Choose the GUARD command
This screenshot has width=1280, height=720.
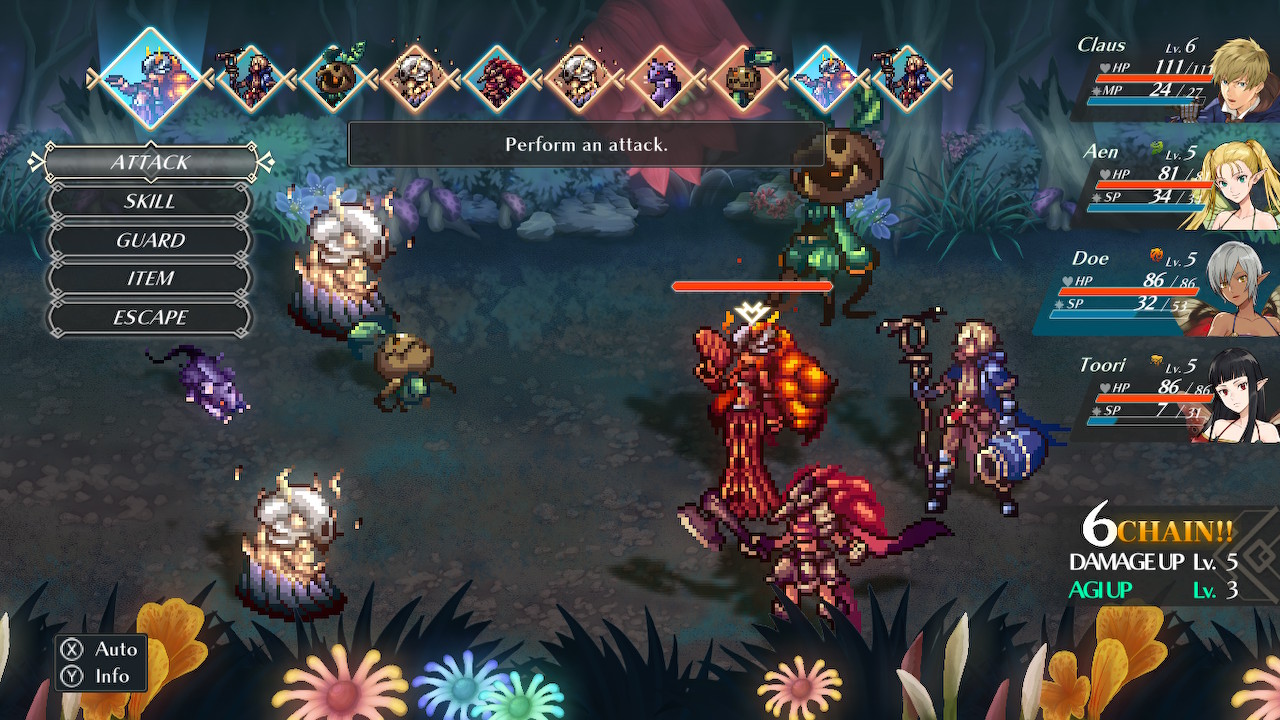tap(150, 240)
